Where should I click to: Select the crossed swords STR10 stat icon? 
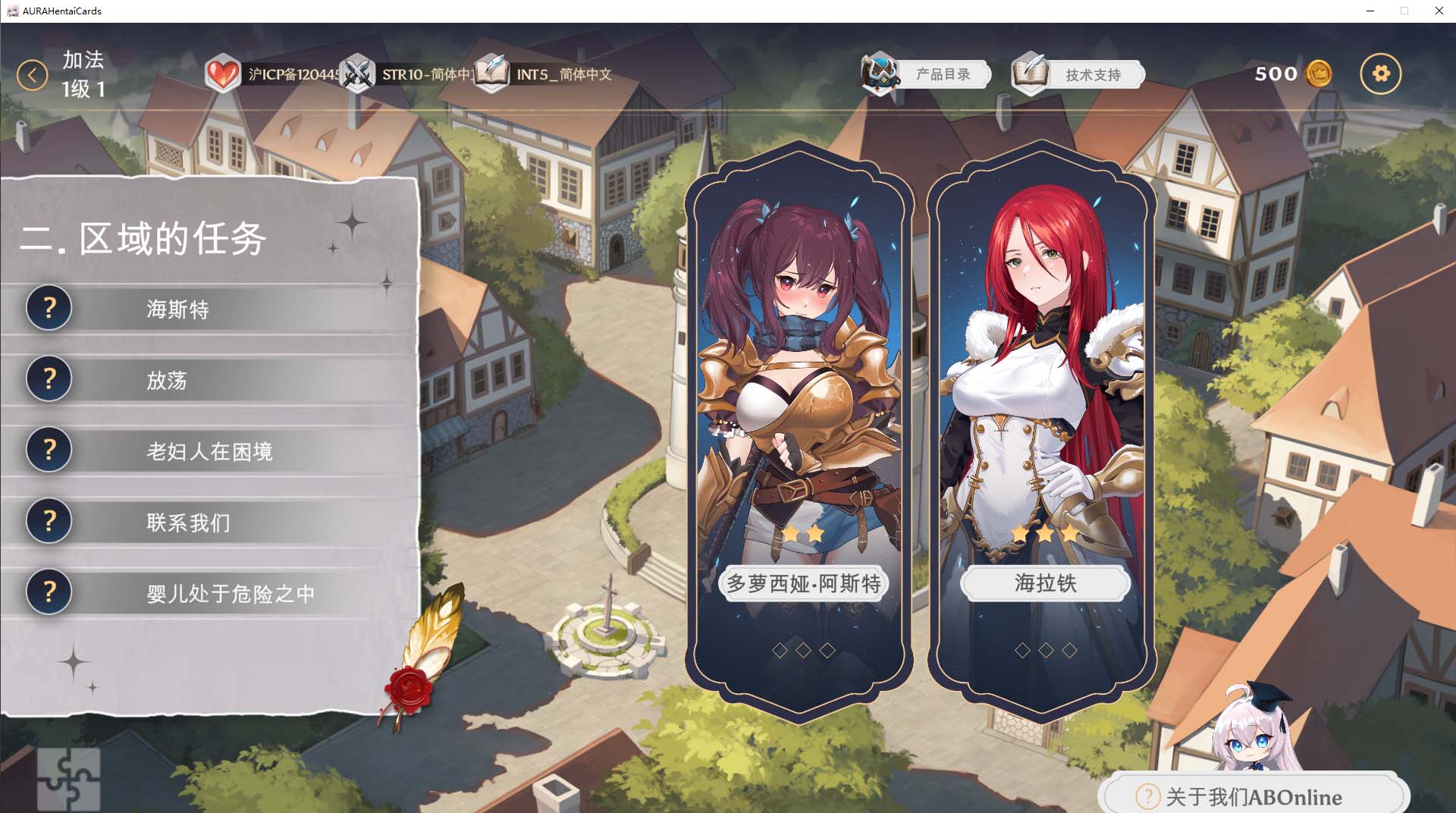[x=356, y=74]
